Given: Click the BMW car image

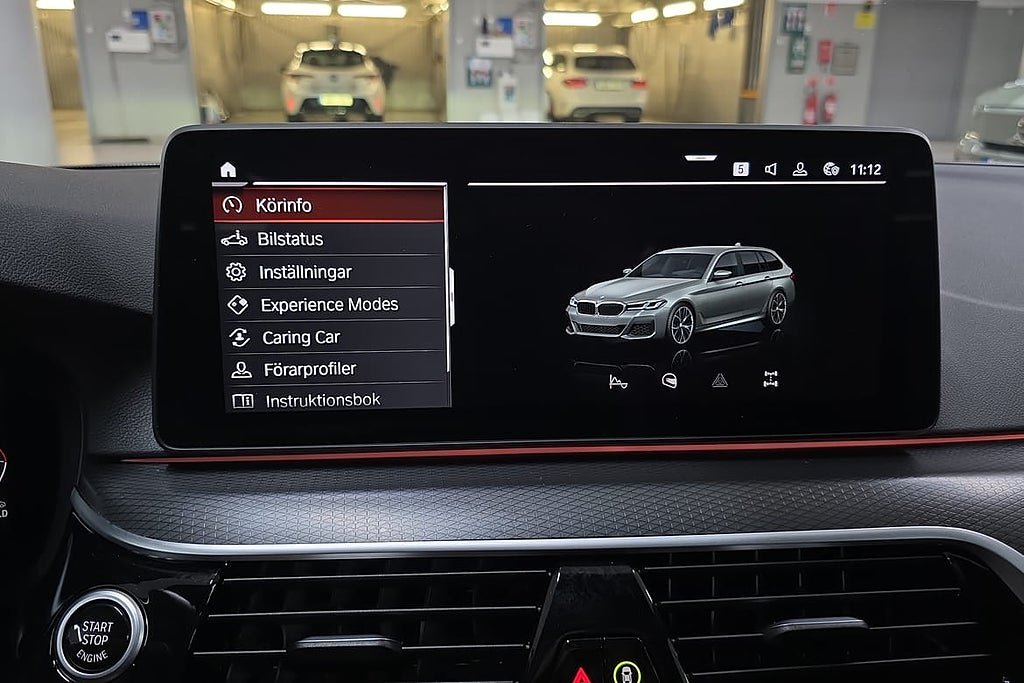Looking at the screenshot, I should (x=681, y=293).
